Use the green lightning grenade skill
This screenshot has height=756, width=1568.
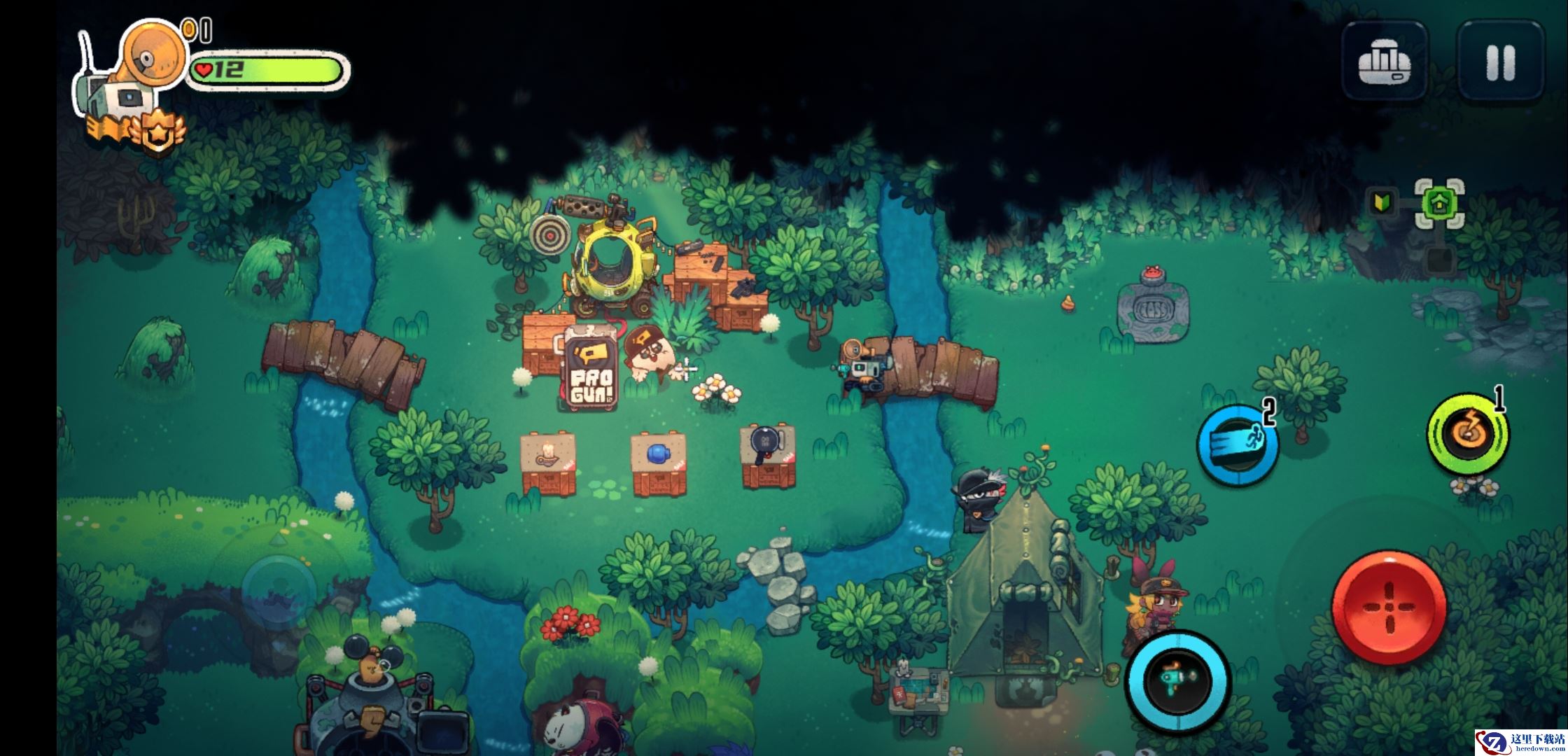click(1467, 434)
